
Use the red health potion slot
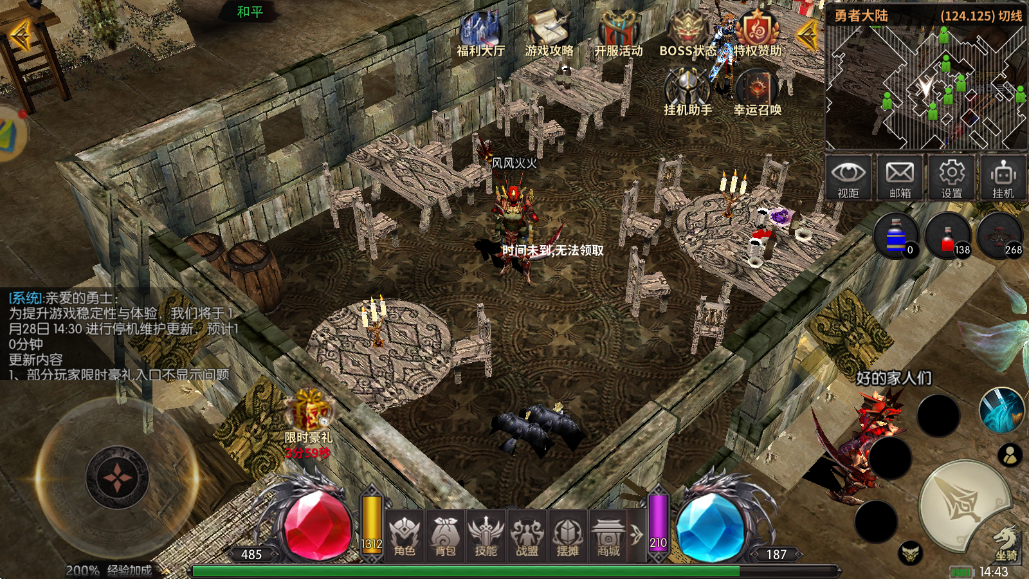pyautogui.click(x=947, y=236)
